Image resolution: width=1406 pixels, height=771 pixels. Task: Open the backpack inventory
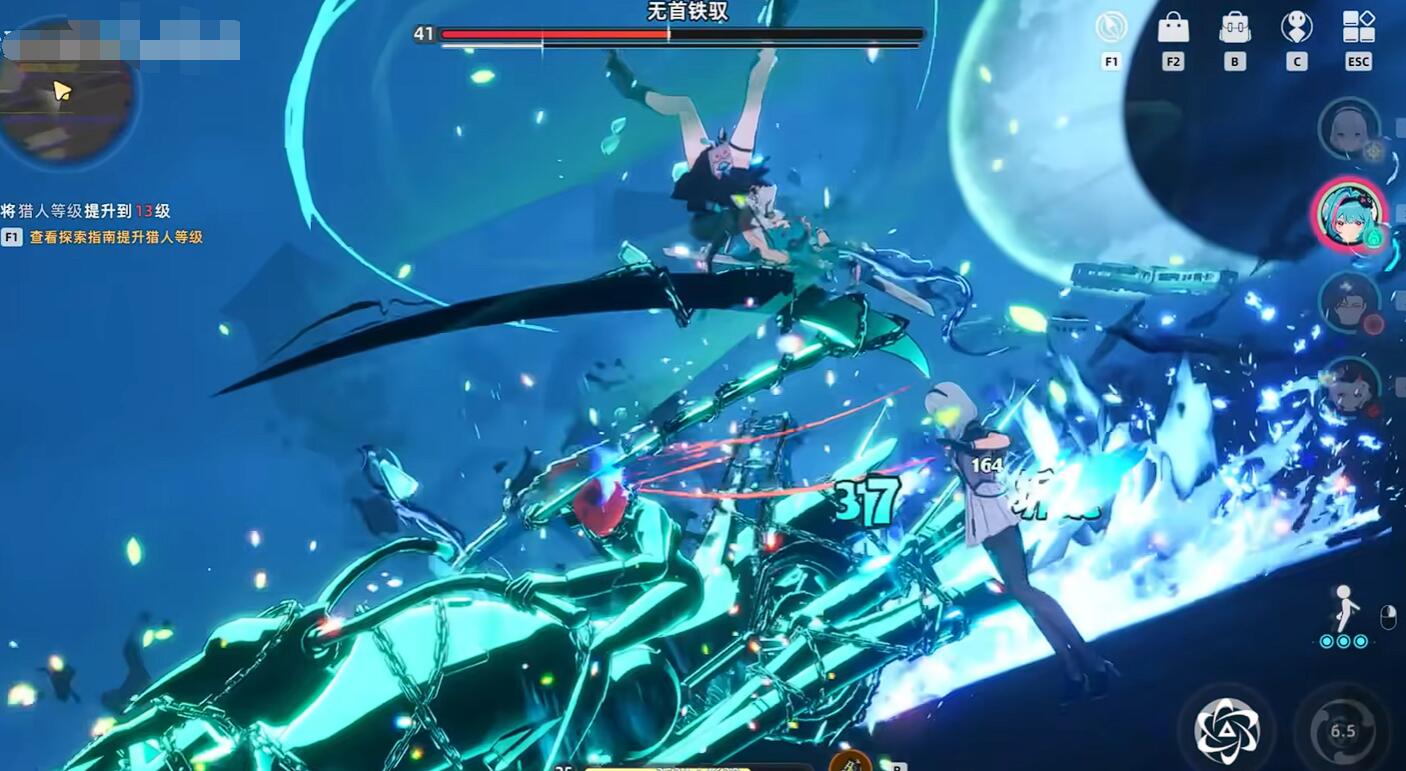[1235, 27]
